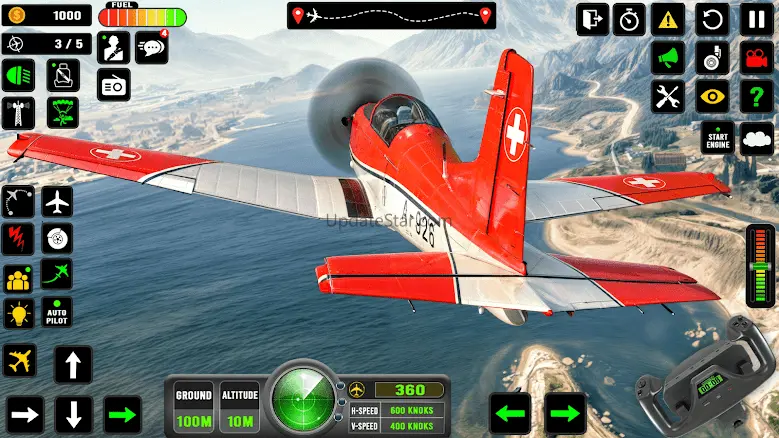The height and width of the screenshot is (438, 779).
Task: Tap the yellow warning triangle icon
Action: [667, 18]
